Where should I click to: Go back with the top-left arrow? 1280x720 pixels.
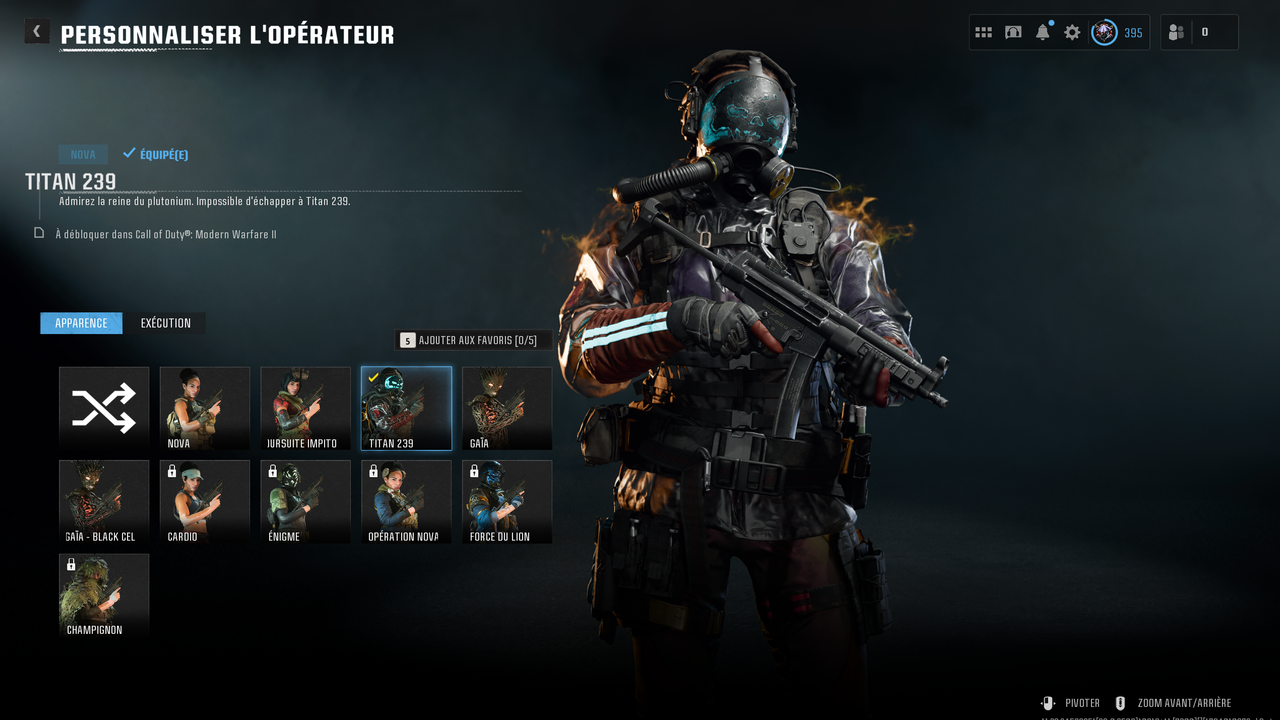pyautogui.click(x=37, y=32)
